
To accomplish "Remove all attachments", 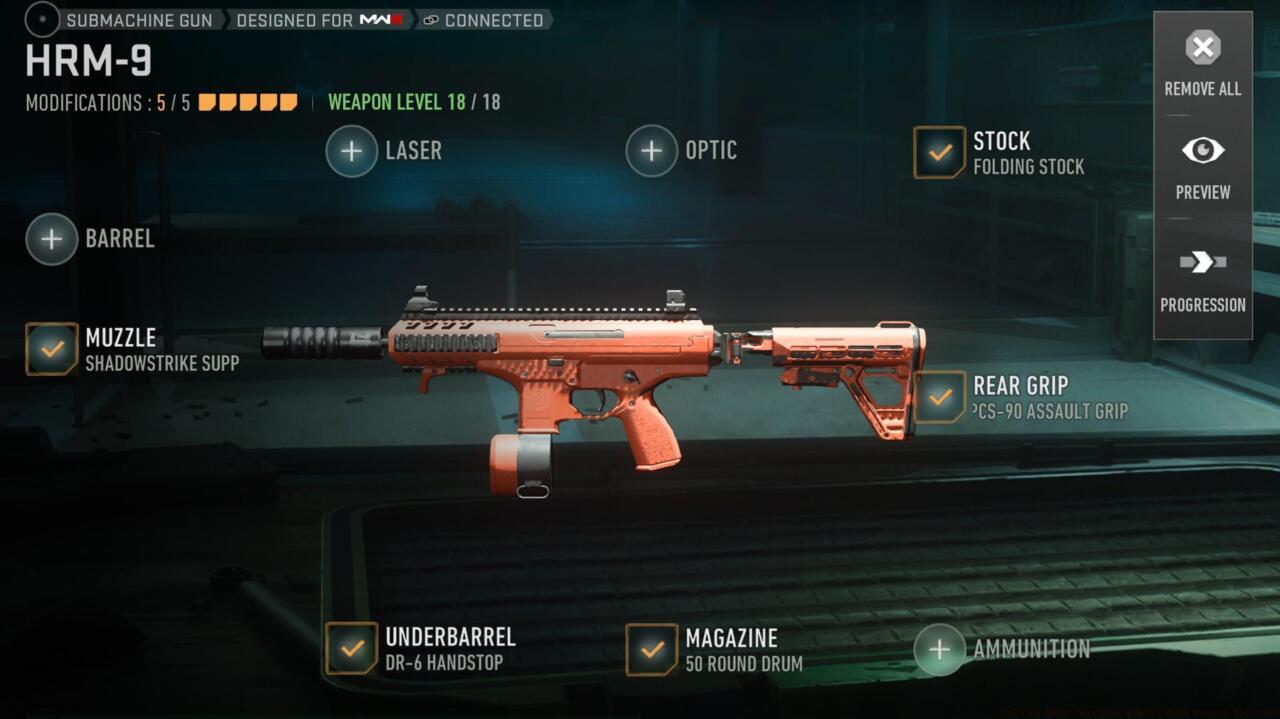I will [x=1202, y=62].
